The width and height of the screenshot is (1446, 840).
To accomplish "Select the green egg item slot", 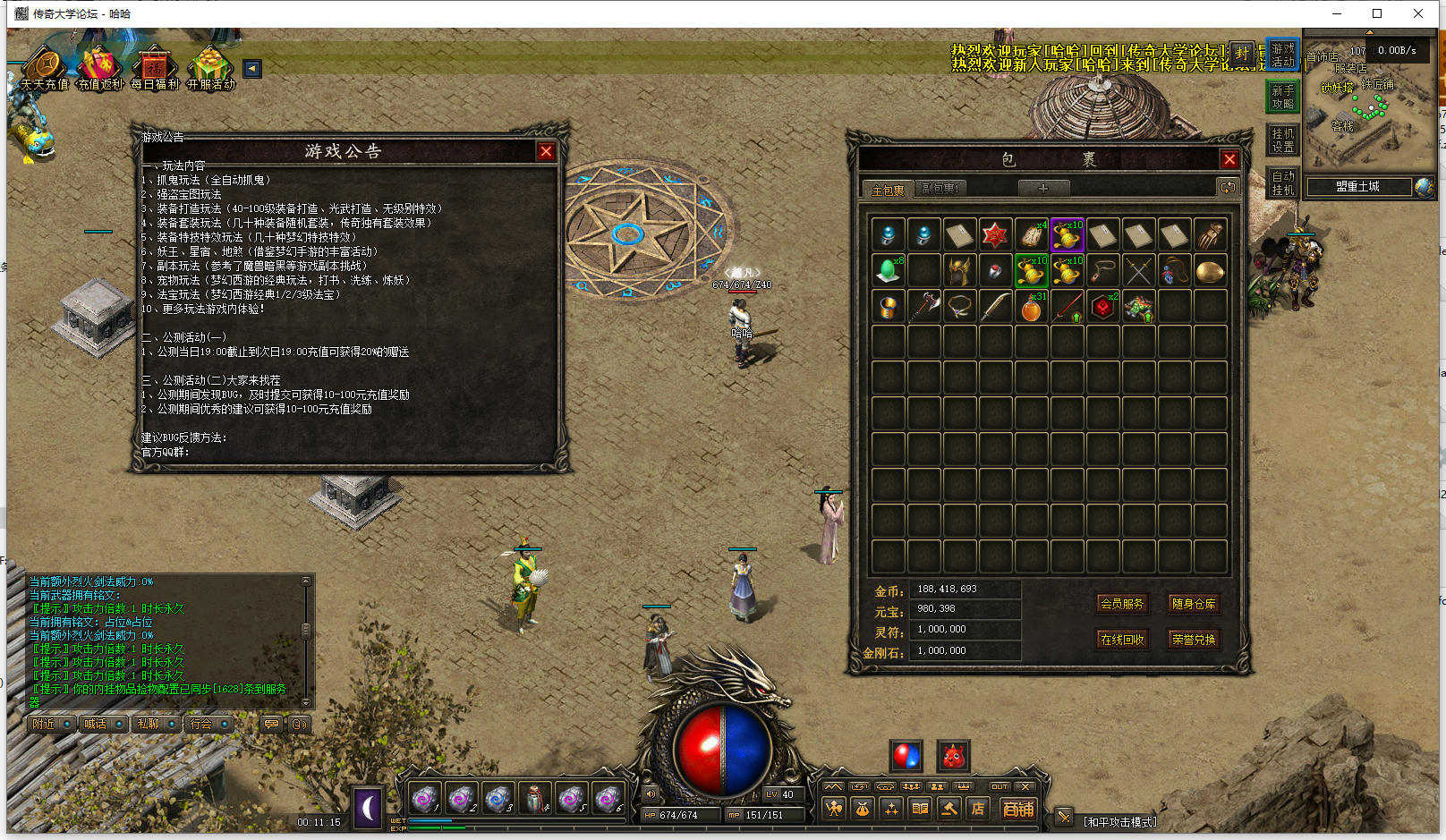I will (x=888, y=270).
